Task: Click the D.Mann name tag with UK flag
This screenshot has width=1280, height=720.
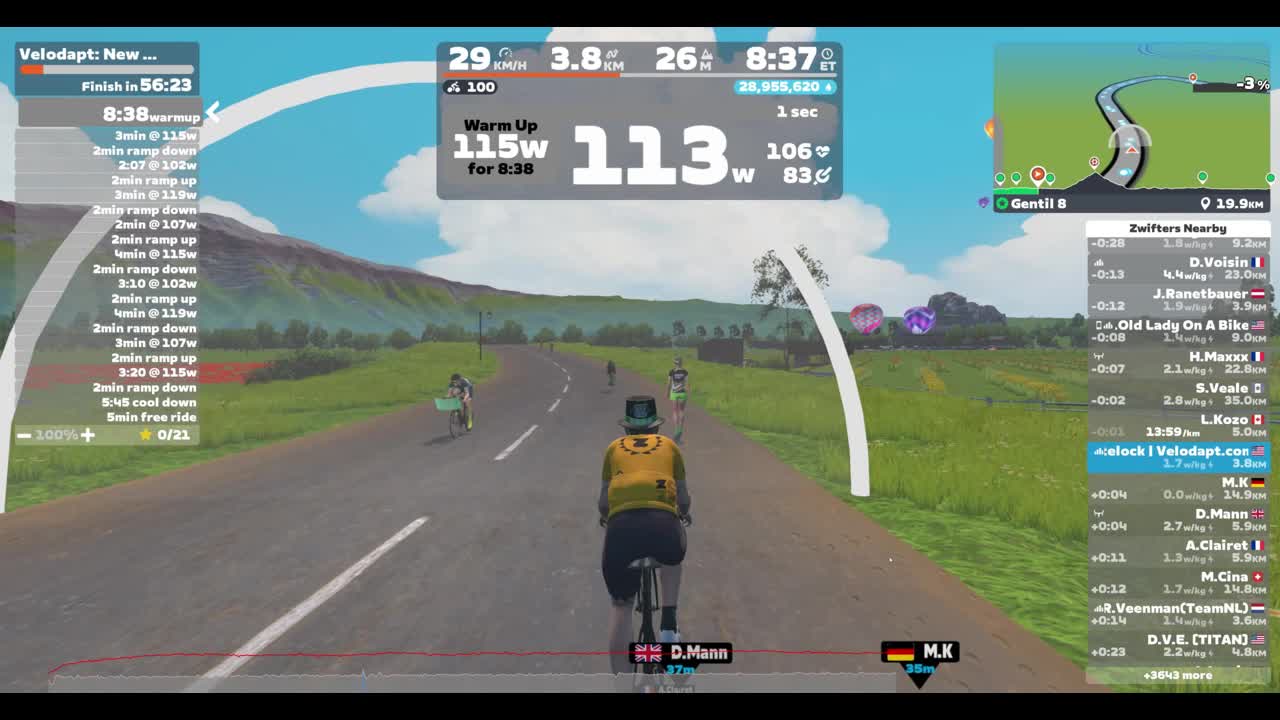Action: (x=681, y=653)
